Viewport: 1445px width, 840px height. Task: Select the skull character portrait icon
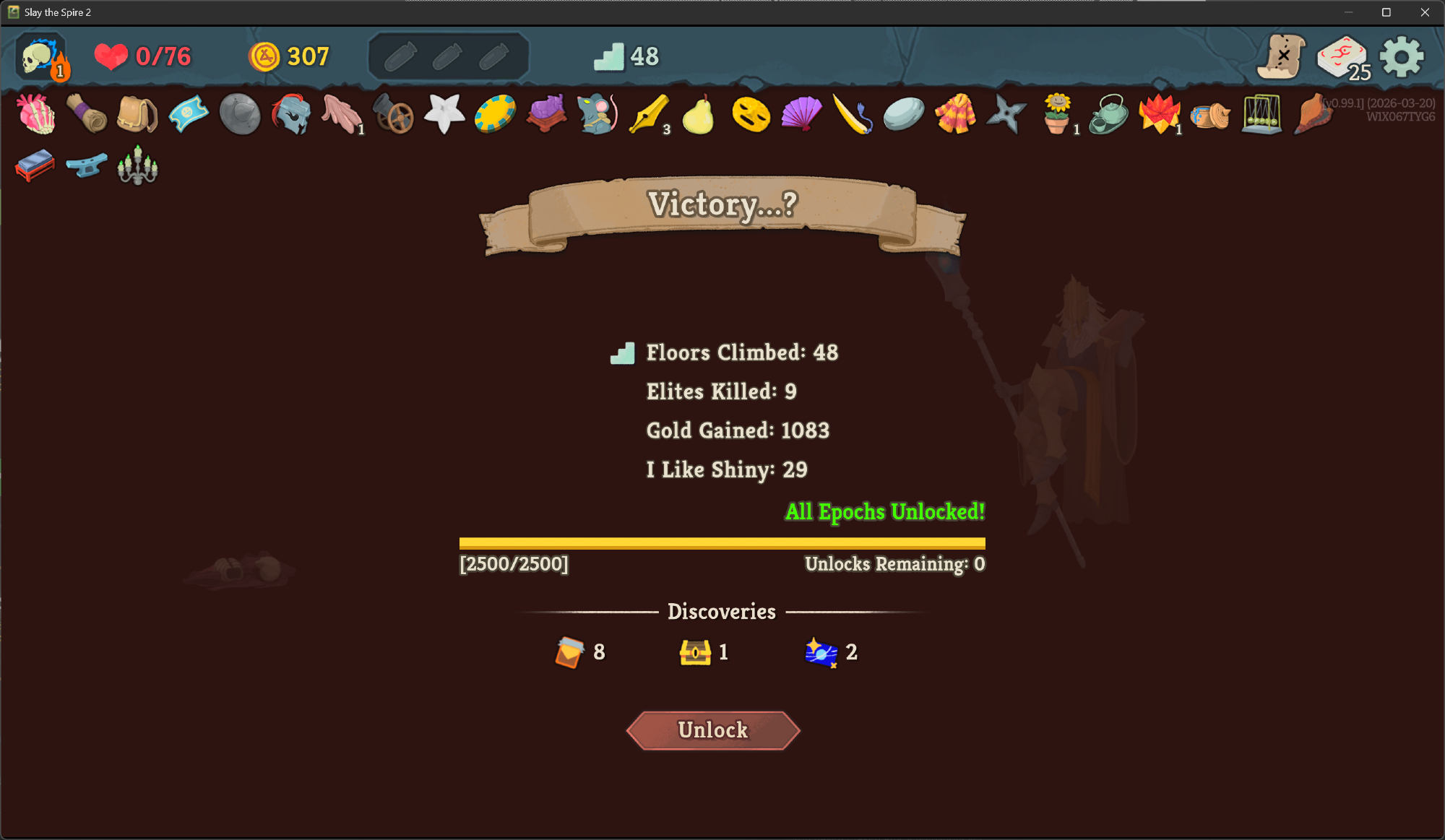(x=40, y=56)
